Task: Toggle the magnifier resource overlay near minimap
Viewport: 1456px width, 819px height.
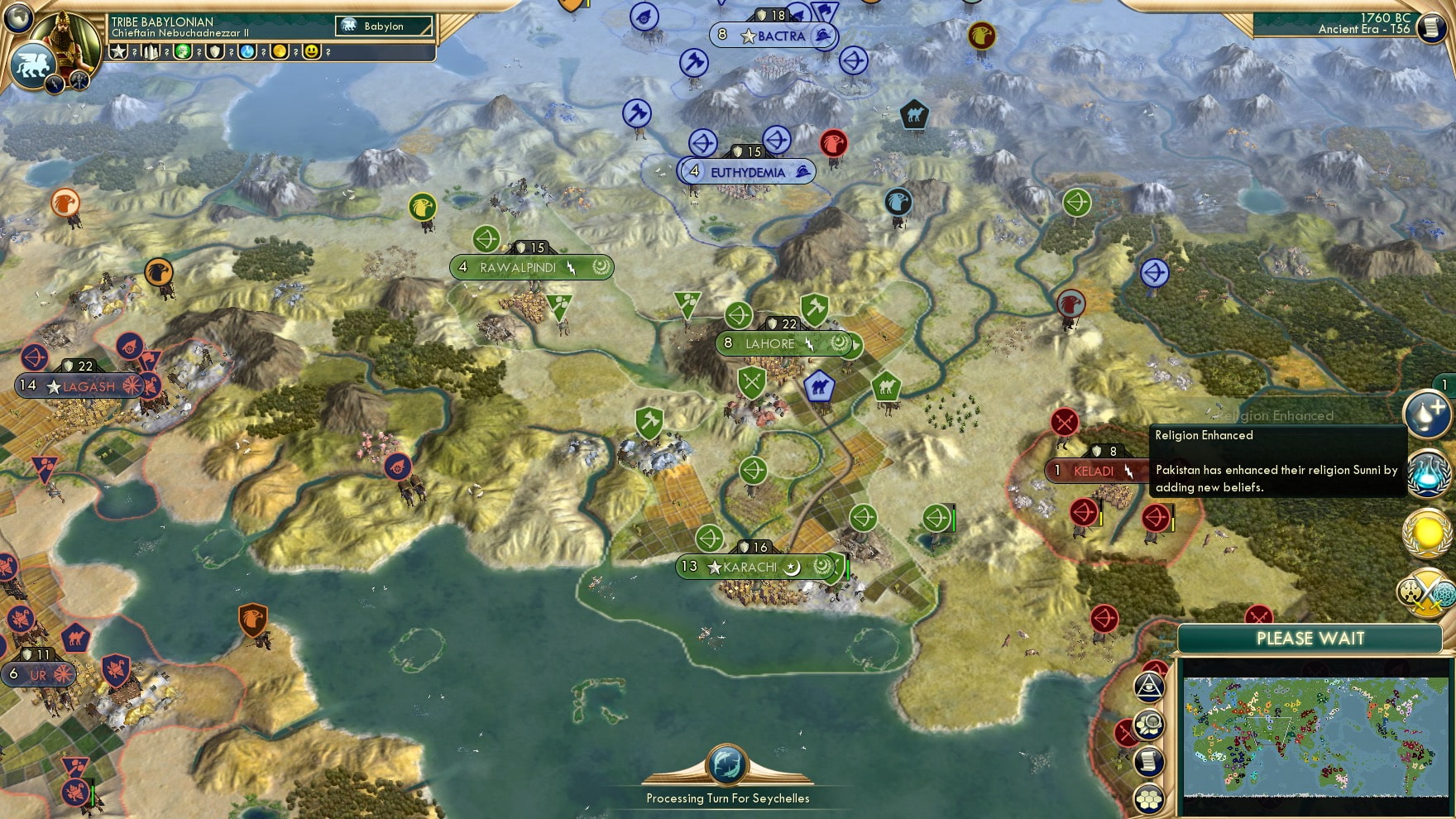Action: click(x=1148, y=726)
